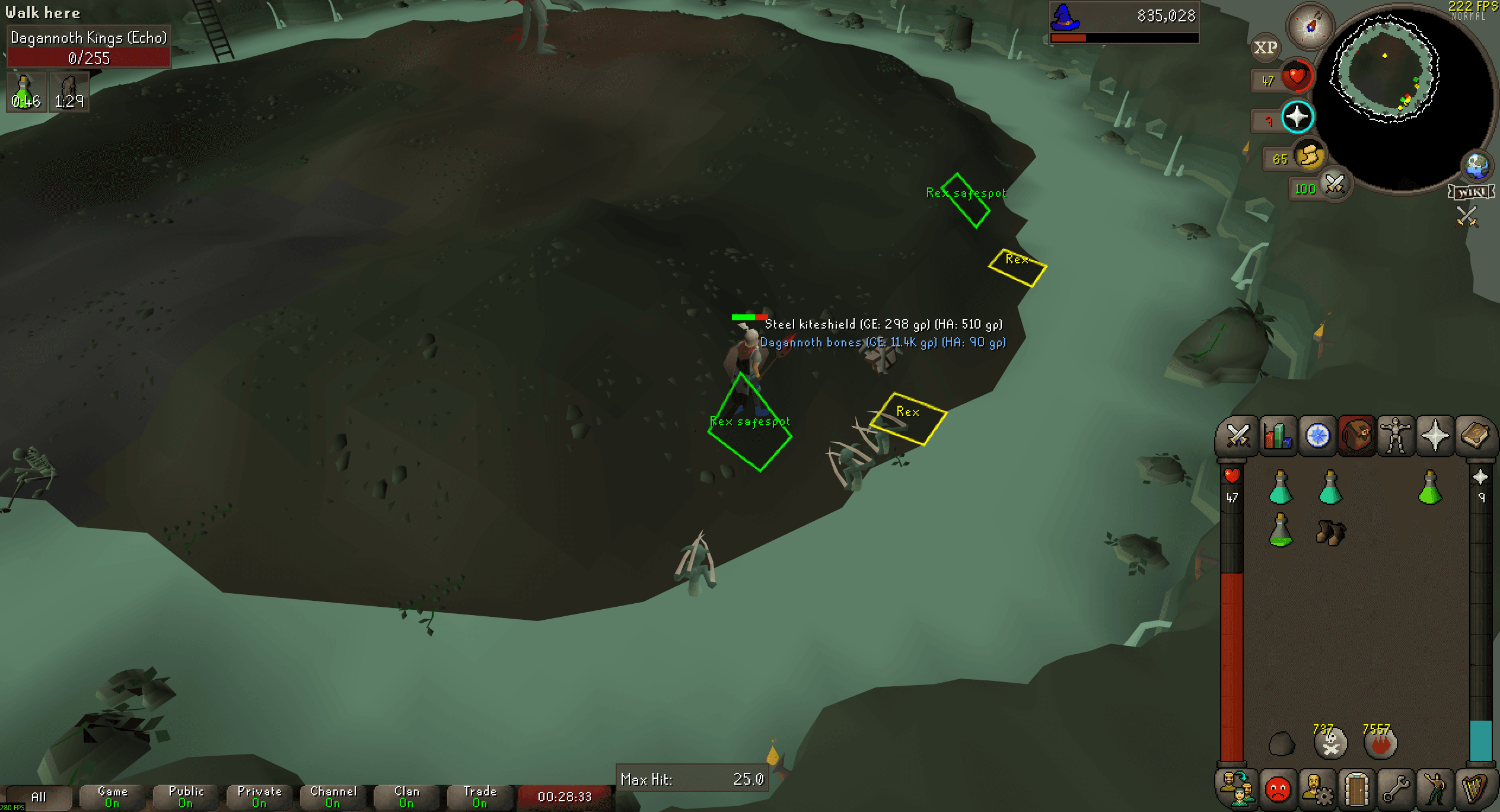The height and width of the screenshot is (812, 1500).
Task: Click the Logout door icon
Action: pyautogui.click(x=1356, y=789)
